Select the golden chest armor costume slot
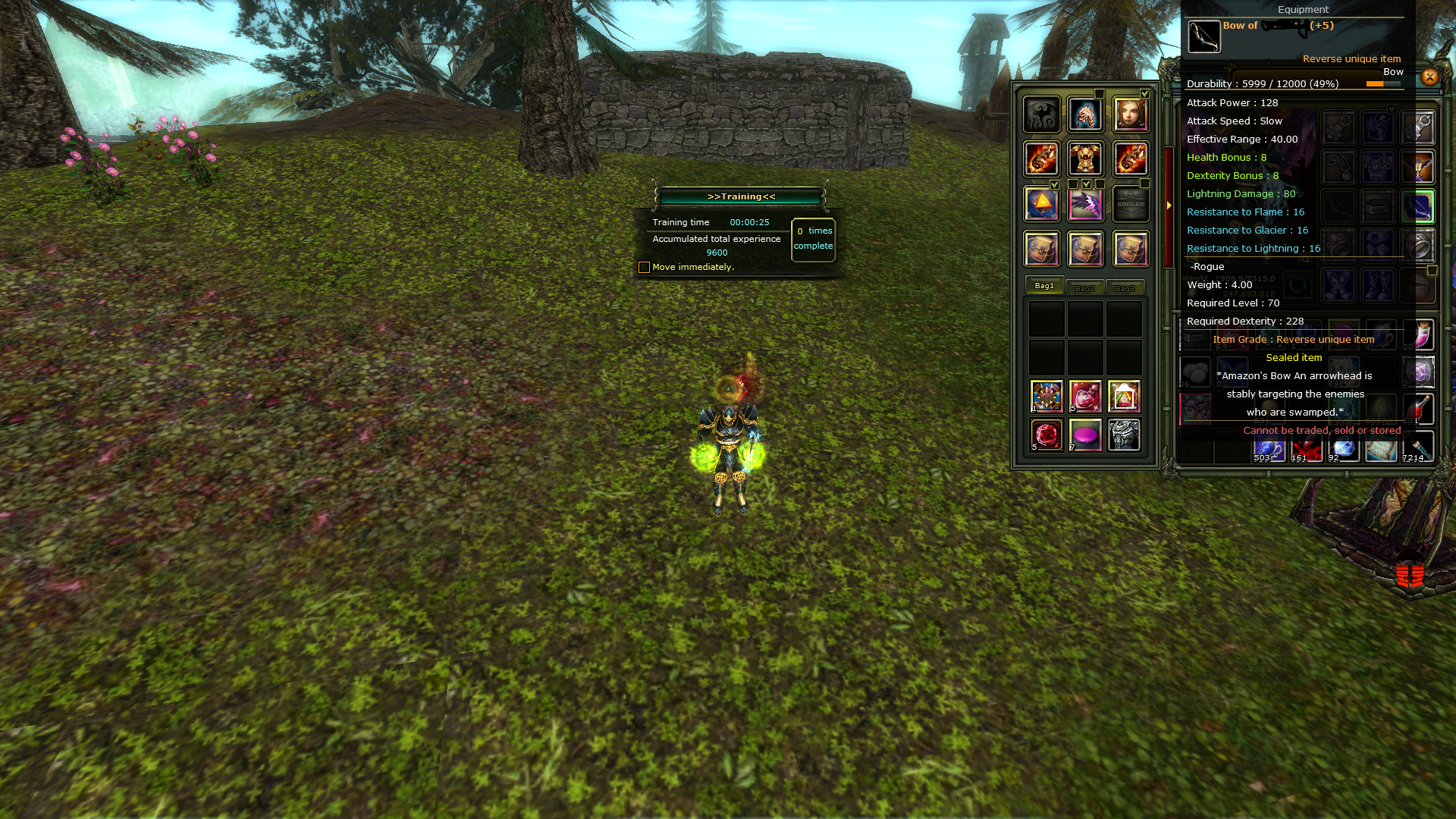Viewport: 1456px width, 819px height. 1085,159
